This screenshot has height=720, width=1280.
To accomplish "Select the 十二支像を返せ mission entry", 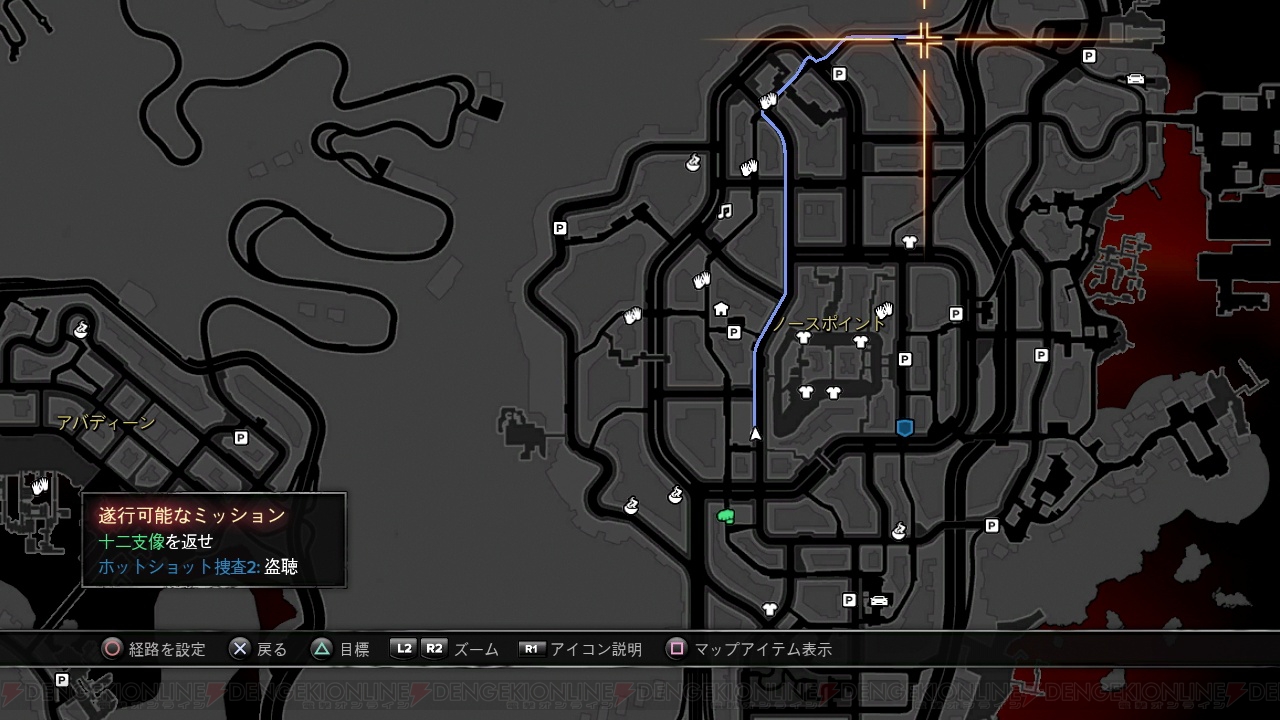I will (x=156, y=541).
